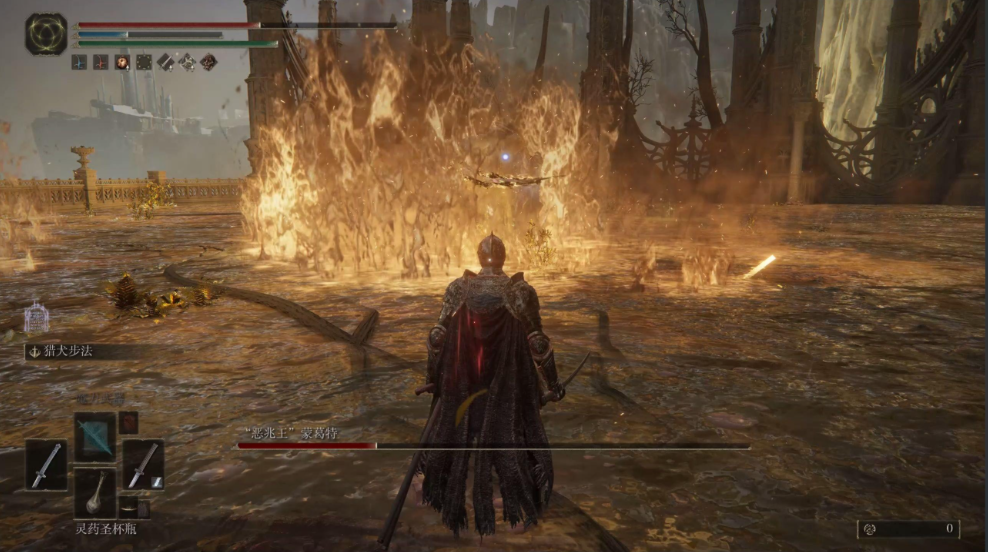Inspect the blue branch status effect icon
The width and height of the screenshot is (988, 552).
pos(79,62)
